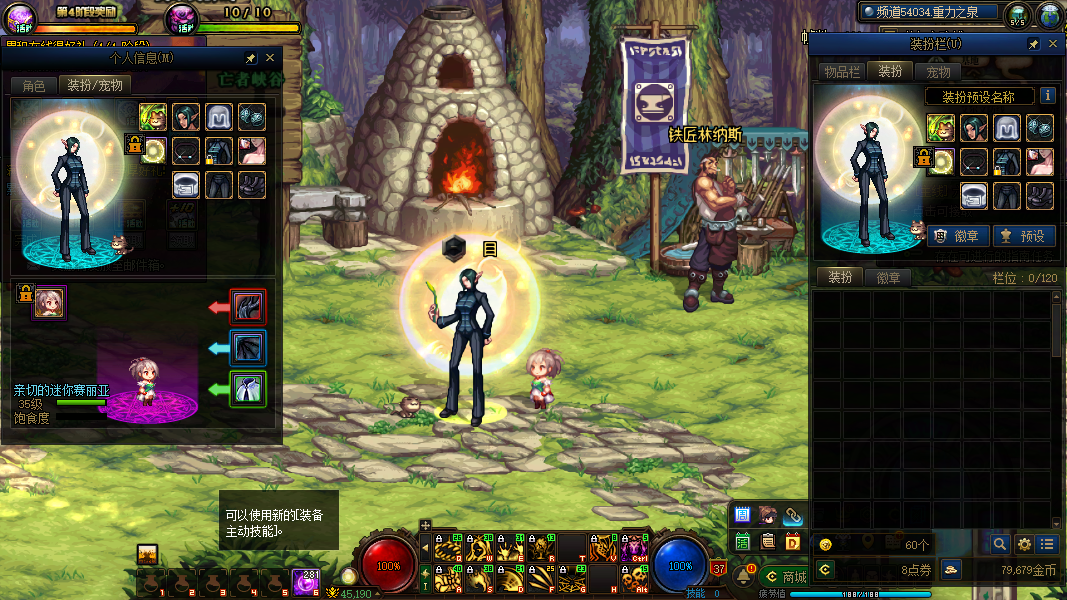Click the notification bell icon
The image size is (1067, 600).
coord(745,576)
